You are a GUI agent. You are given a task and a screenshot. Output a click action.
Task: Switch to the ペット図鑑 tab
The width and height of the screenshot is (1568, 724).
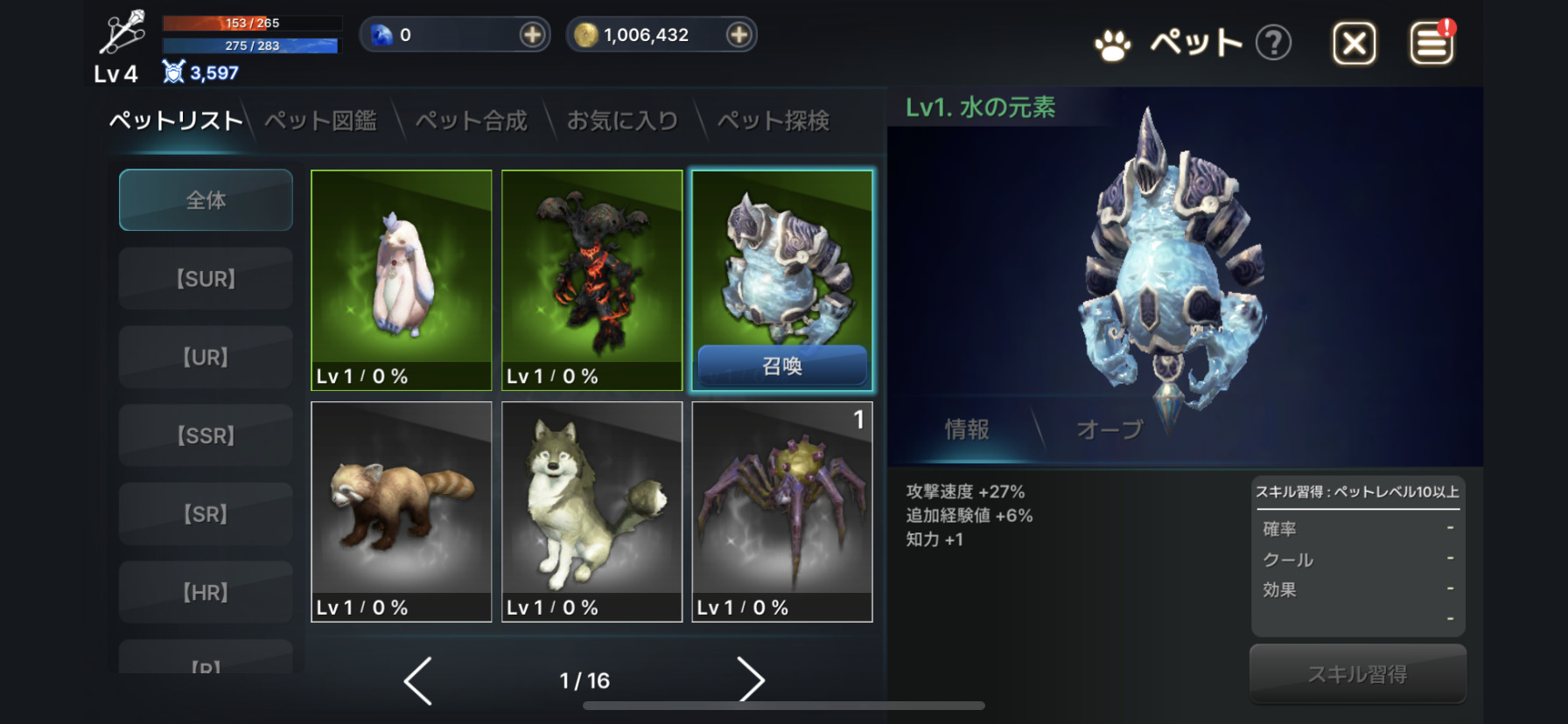(320, 121)
